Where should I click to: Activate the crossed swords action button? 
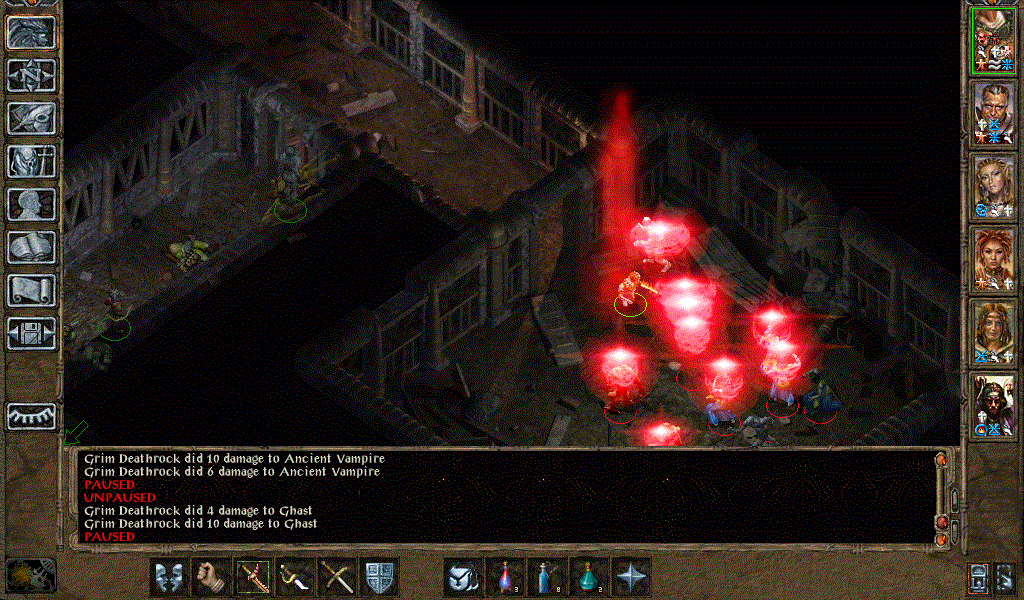337,576
